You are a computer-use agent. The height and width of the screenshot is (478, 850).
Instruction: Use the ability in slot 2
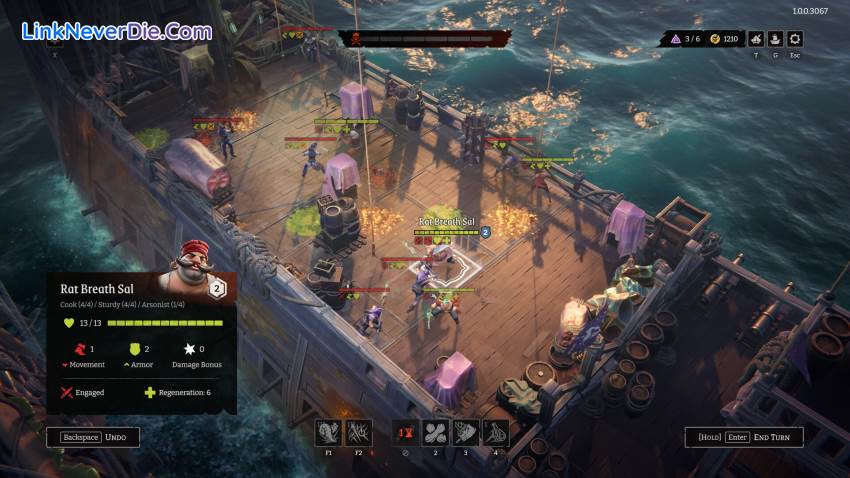[x=437, y=432]
